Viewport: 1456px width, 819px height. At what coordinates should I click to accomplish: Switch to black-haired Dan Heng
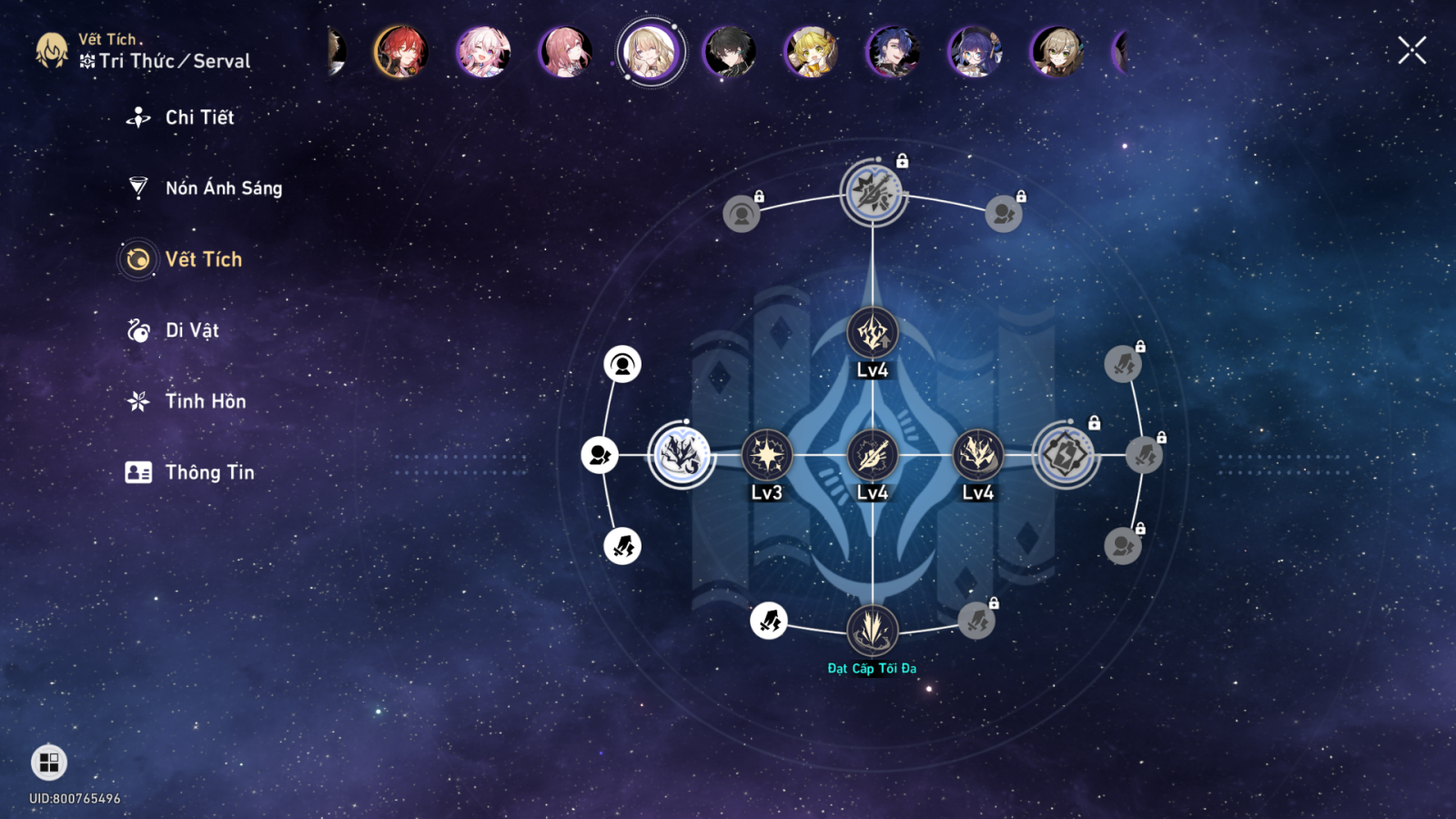(730, 51)
